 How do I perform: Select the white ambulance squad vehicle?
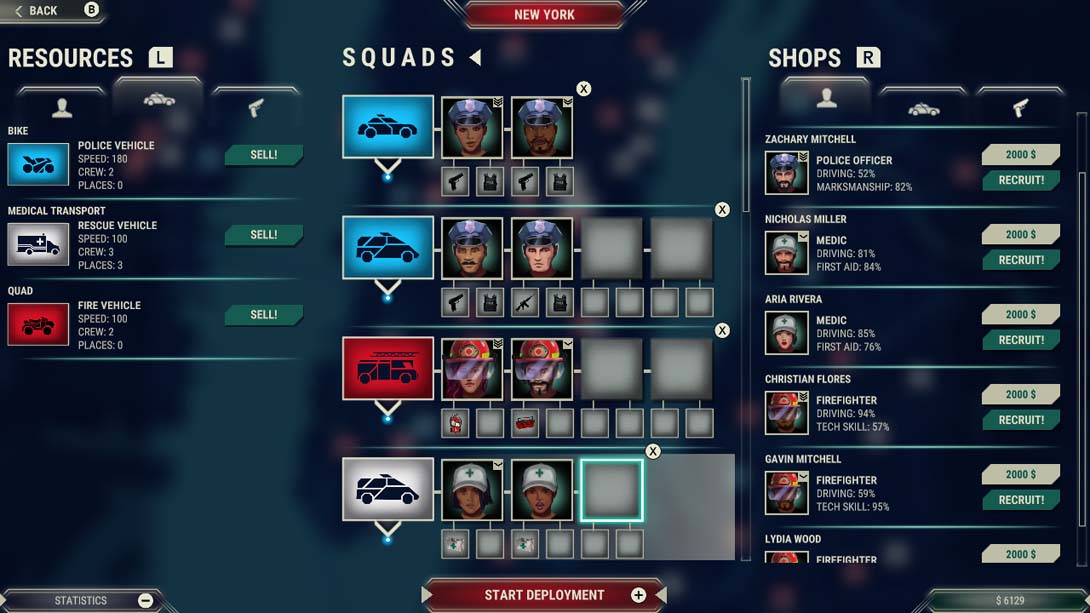(x=388, y=489)
